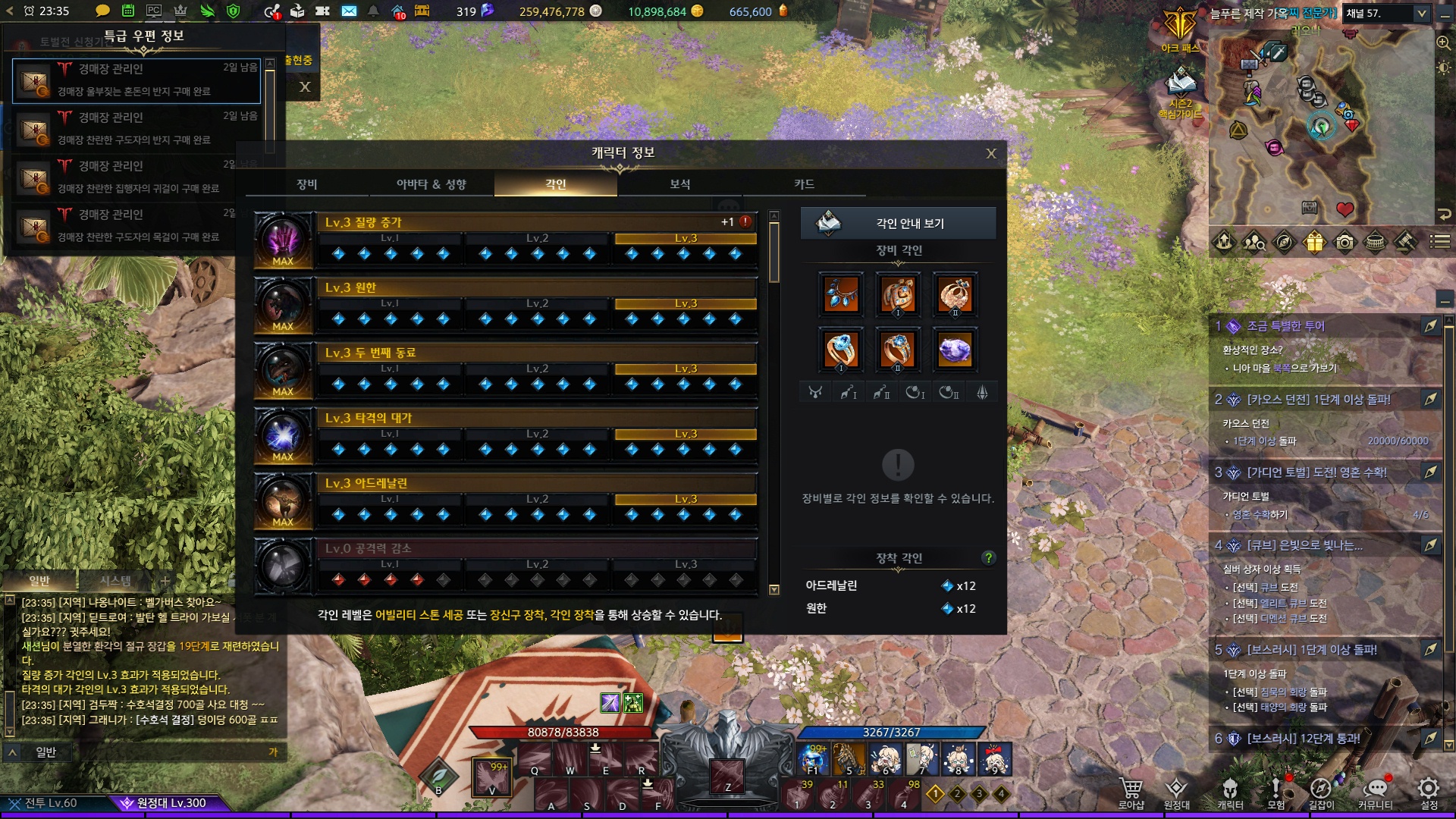The width and height of the screenshot is (1456, 819).
Task: Select the purple ability stone slot
Action: click(954, 350)
